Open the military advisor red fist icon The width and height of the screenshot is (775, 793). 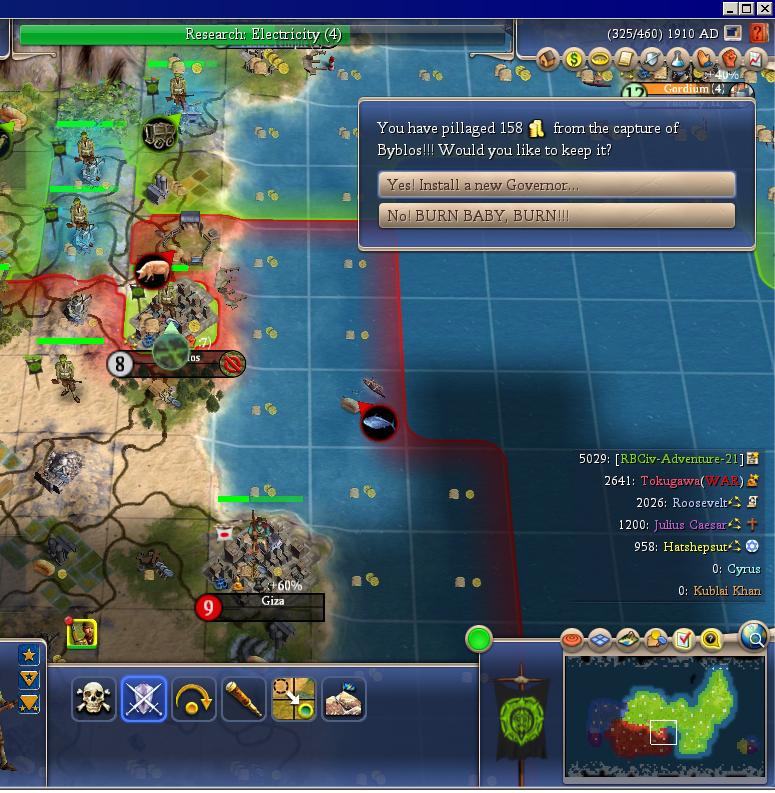click(x=730, y=59)
